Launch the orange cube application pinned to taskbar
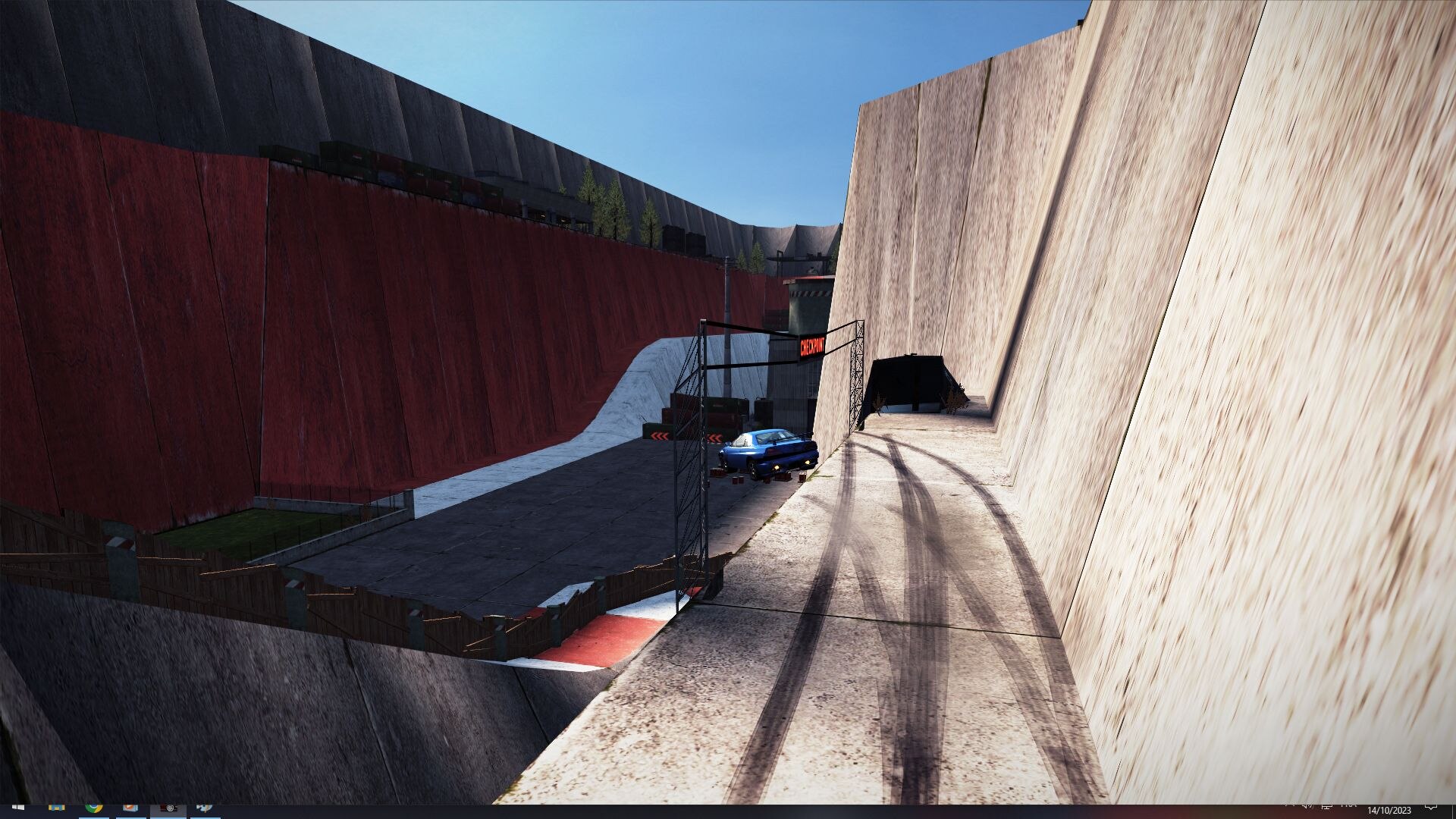 (x=129, y=808)
